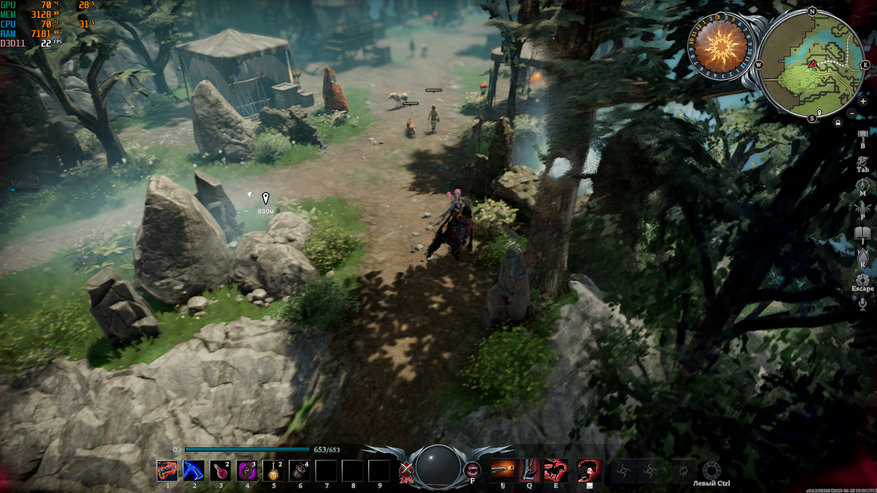Activate the fanged mouth icon labeled F

pos(473,468)
